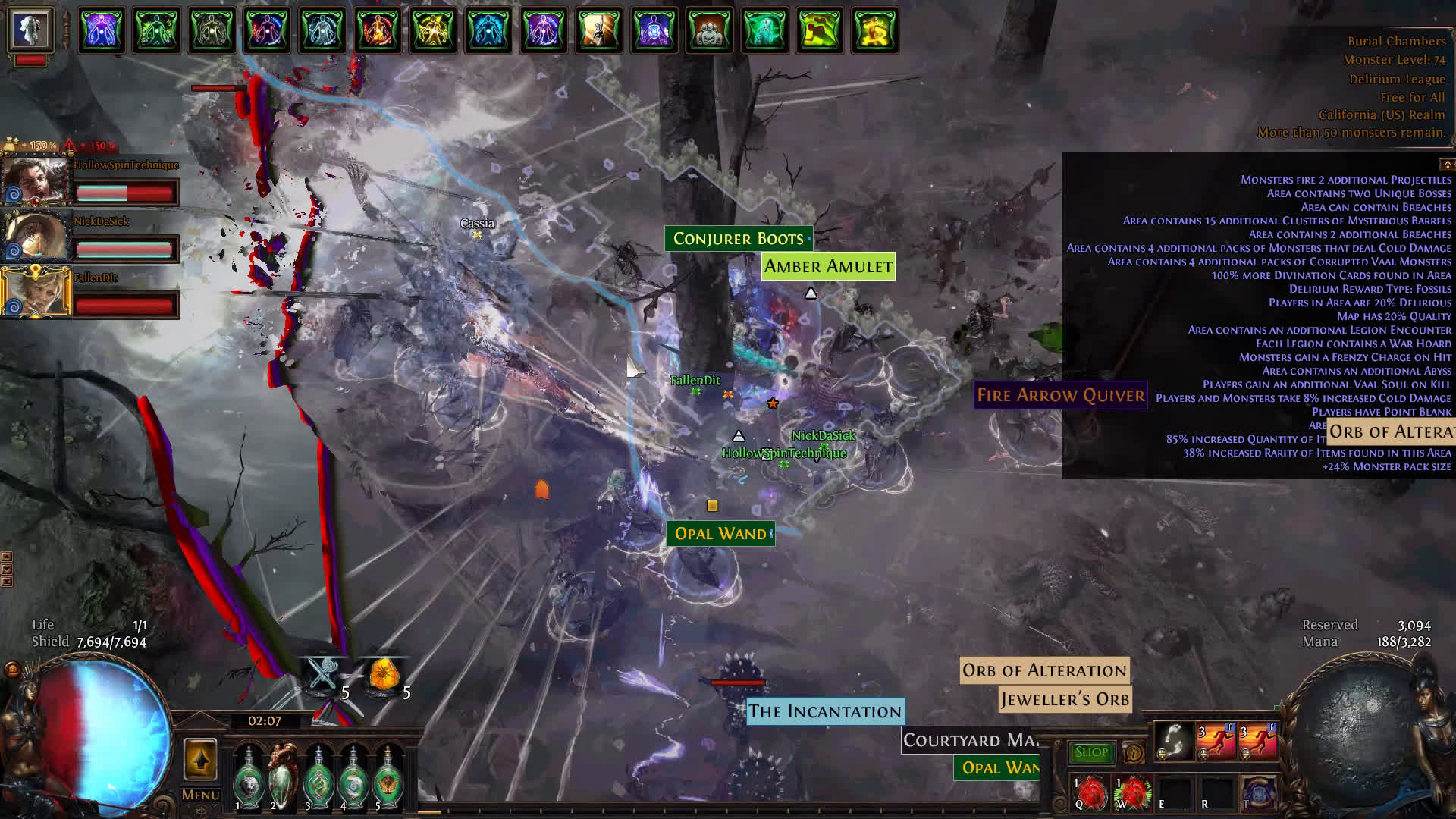Image resolution: width=1456 pixels, height=819 pixels.
Task: Open the round 'i' info button
Action: [1134, 753]
